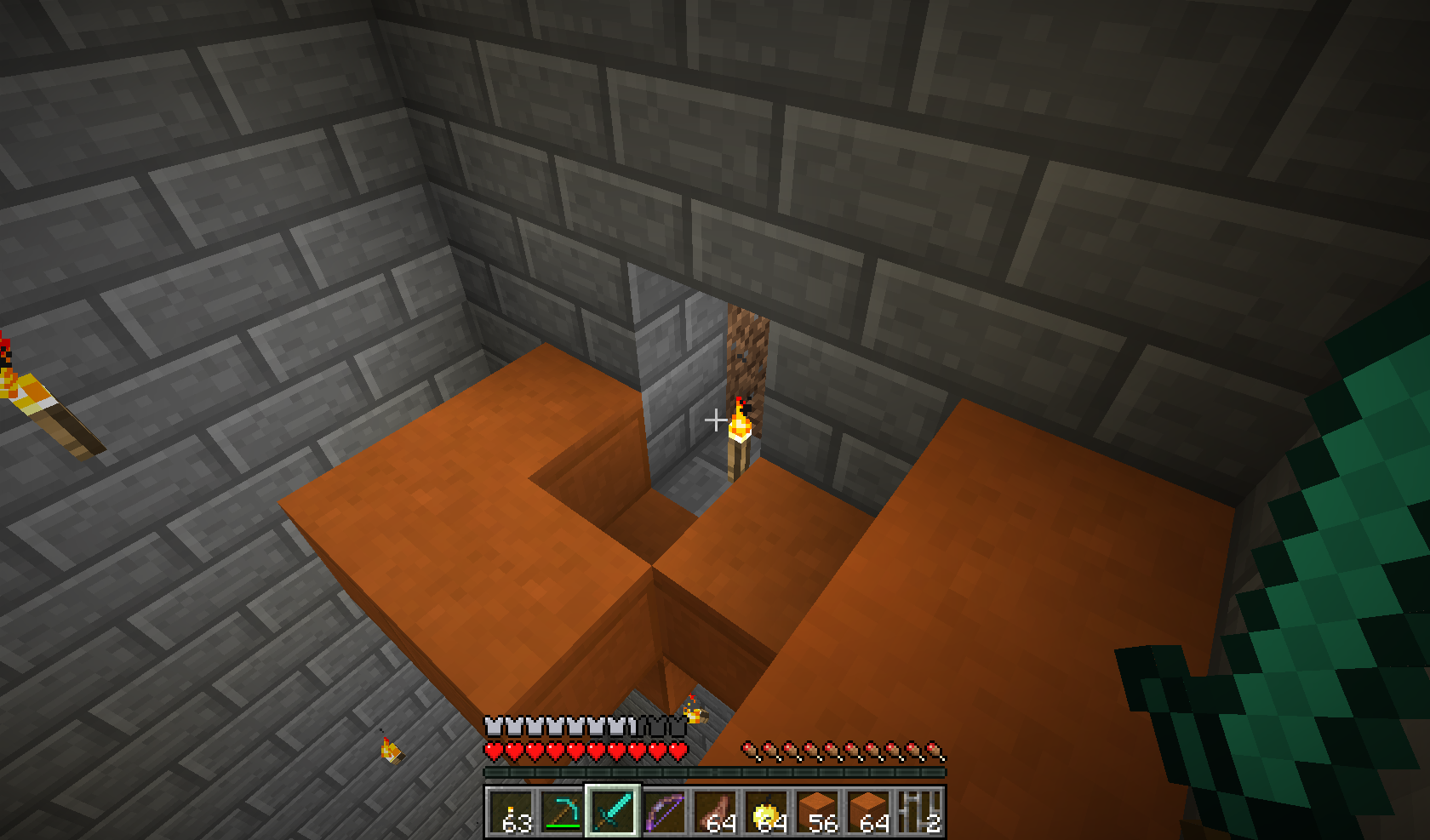Click the rightmost heart in the health row
The width and height of the screenshot is (1430, 840).
coord(679,752)
